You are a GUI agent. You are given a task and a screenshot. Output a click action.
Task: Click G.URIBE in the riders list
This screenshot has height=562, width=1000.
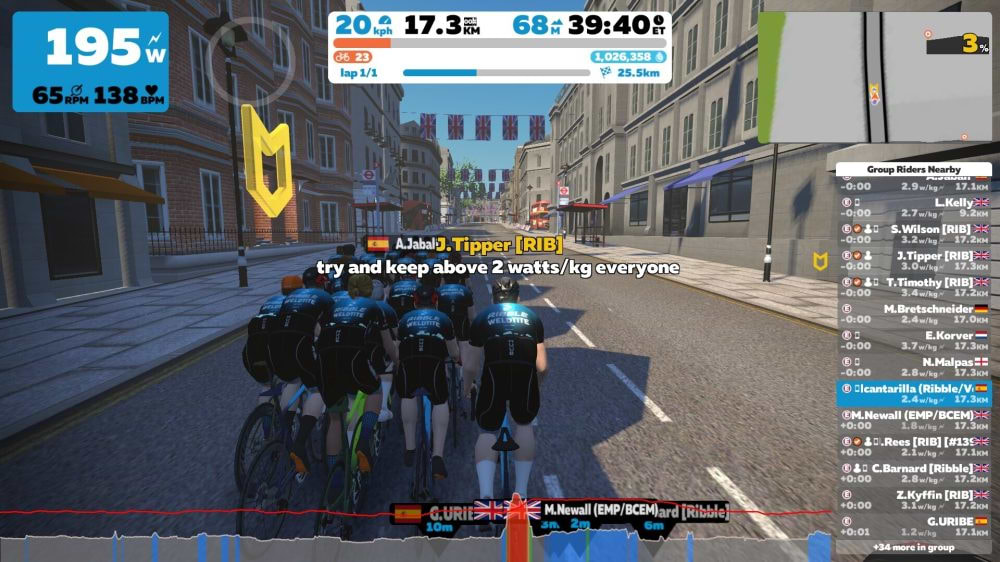[x=914, y=526]
